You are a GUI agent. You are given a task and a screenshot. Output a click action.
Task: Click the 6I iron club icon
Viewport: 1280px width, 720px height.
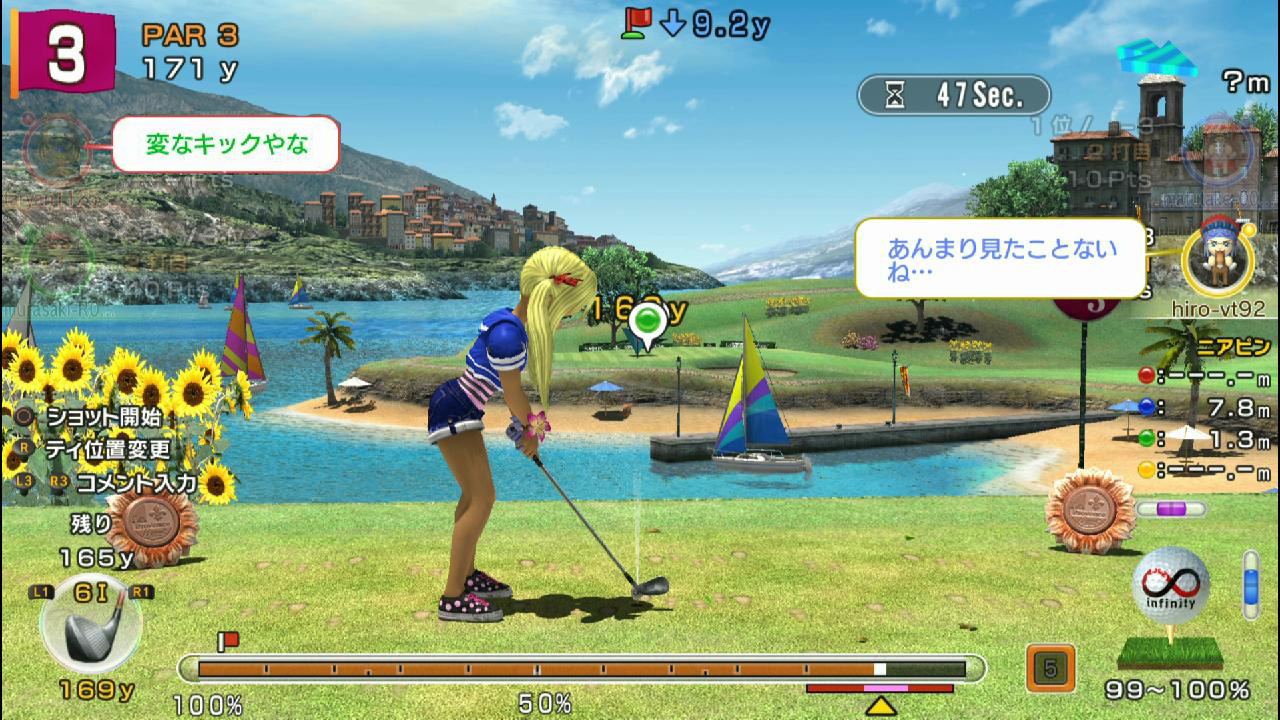point(91,625)
